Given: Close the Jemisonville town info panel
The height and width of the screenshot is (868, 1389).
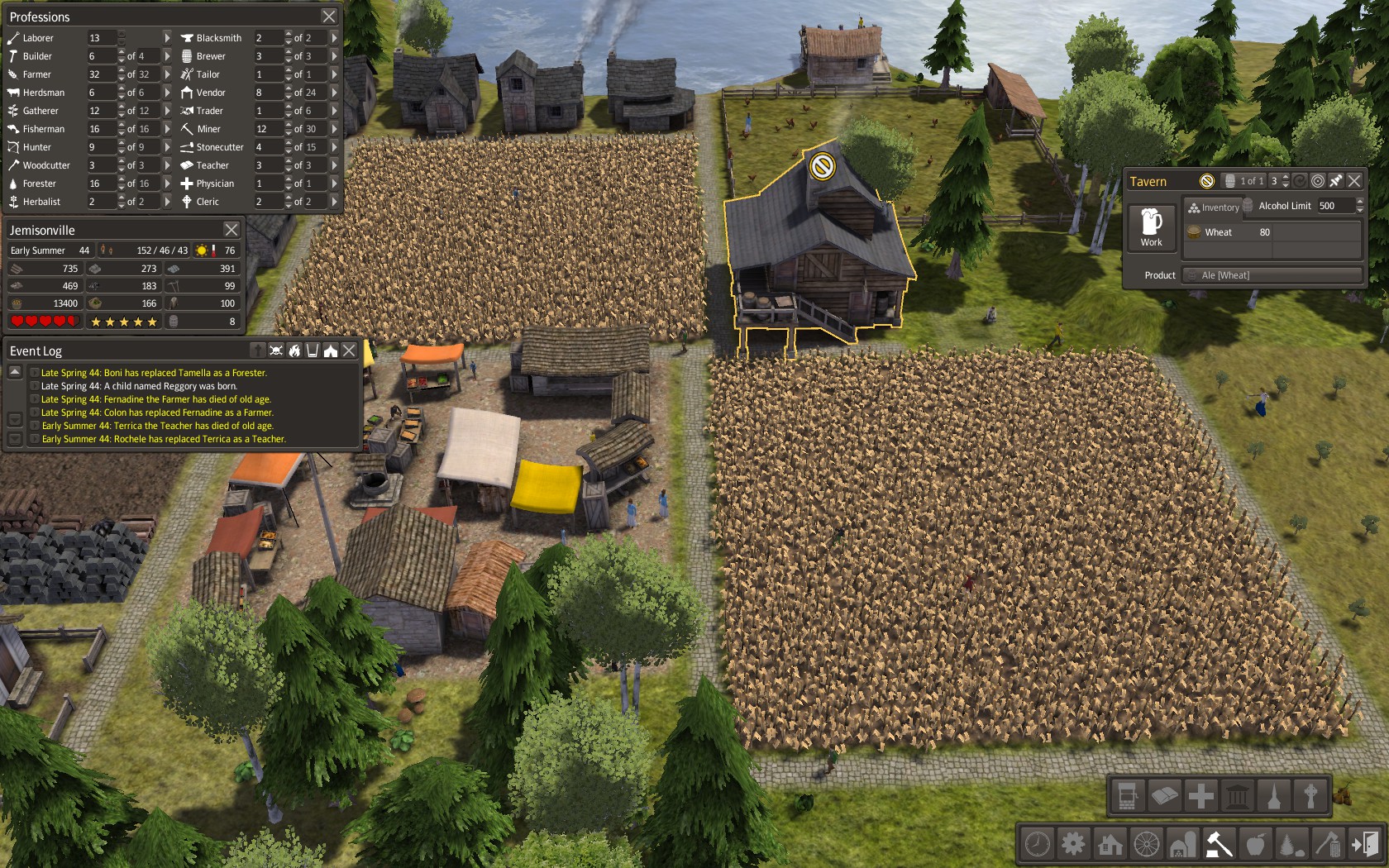Looking at the screenshot, I should (231, 230).
